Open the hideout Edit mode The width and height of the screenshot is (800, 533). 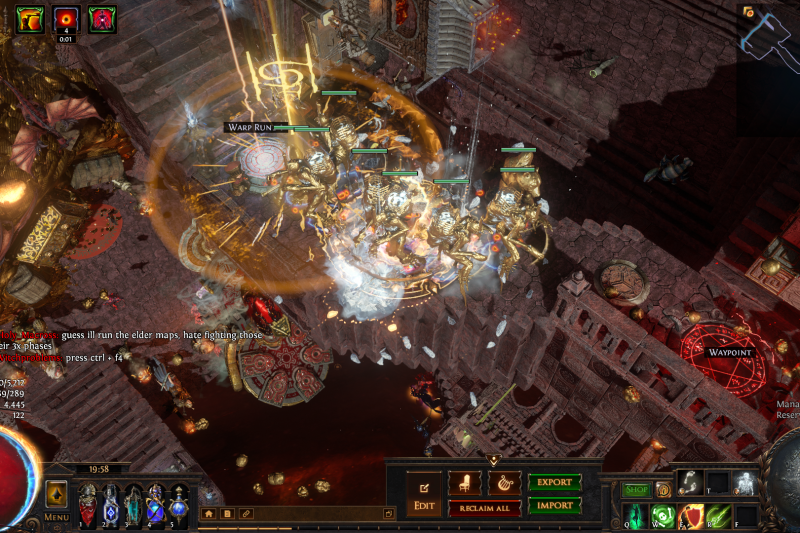(x=422, y=493)
